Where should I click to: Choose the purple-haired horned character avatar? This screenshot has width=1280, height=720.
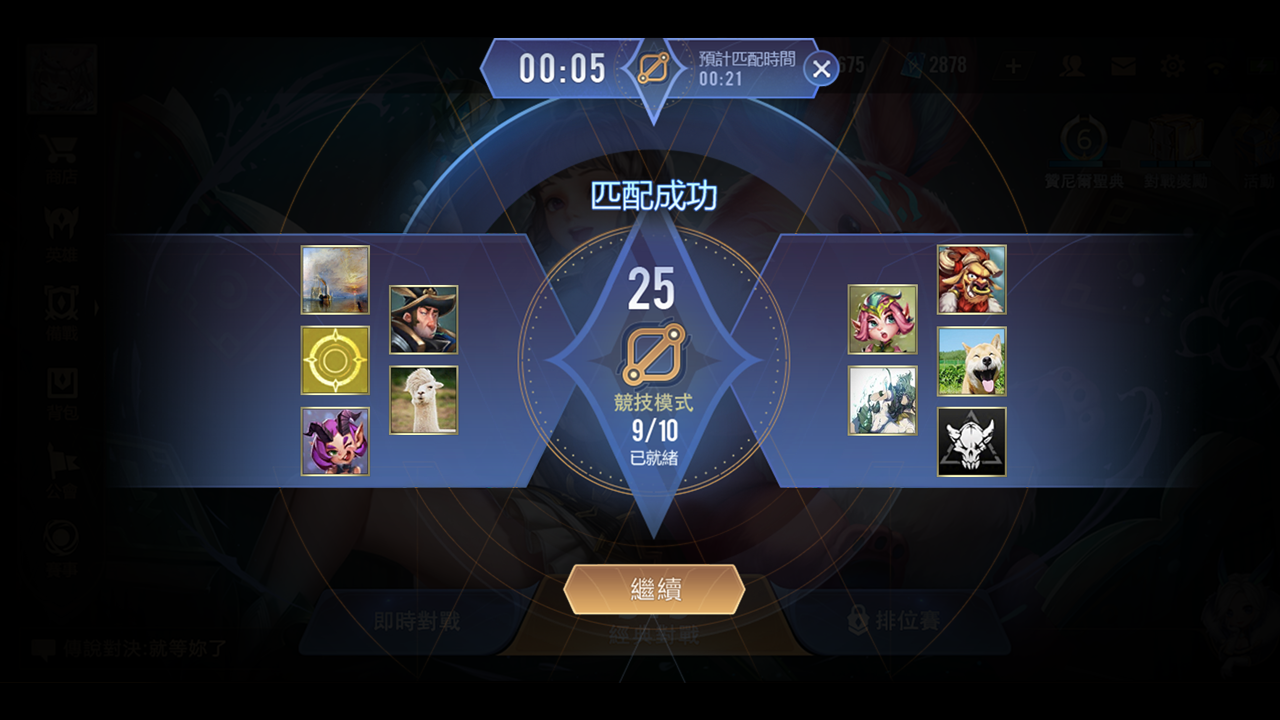coord(335,441)
